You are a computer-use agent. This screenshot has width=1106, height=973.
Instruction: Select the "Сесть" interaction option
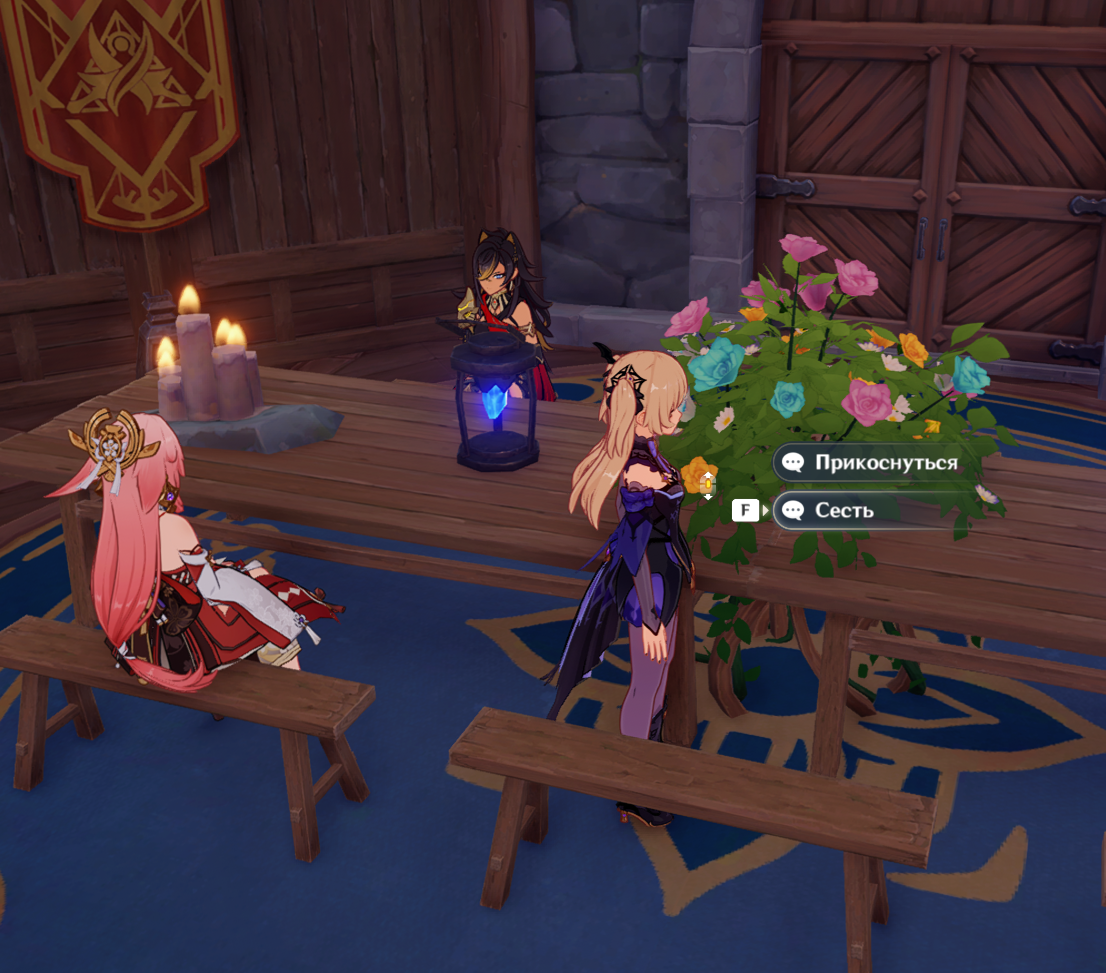(x=845, y=510)
